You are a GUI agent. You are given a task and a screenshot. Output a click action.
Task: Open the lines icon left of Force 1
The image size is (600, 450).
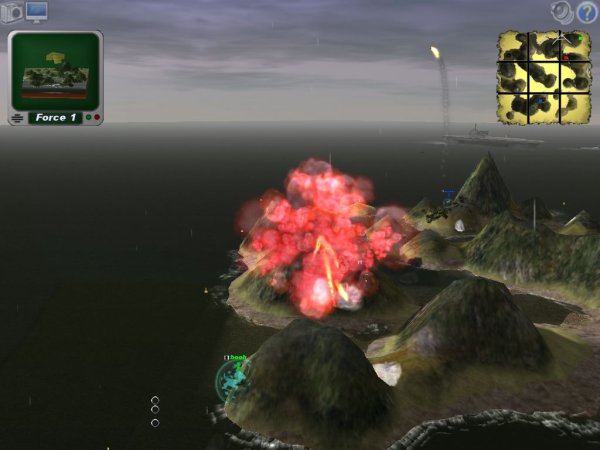pos(17,118)
